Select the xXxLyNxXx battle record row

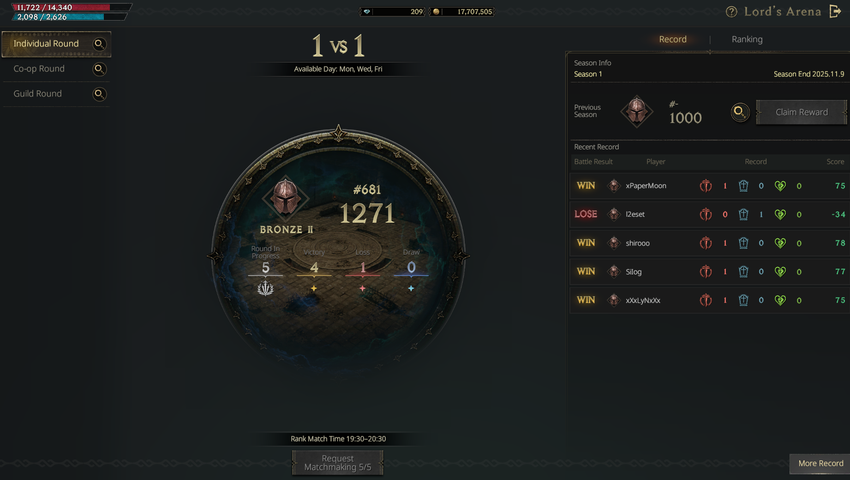pos(708,300)
